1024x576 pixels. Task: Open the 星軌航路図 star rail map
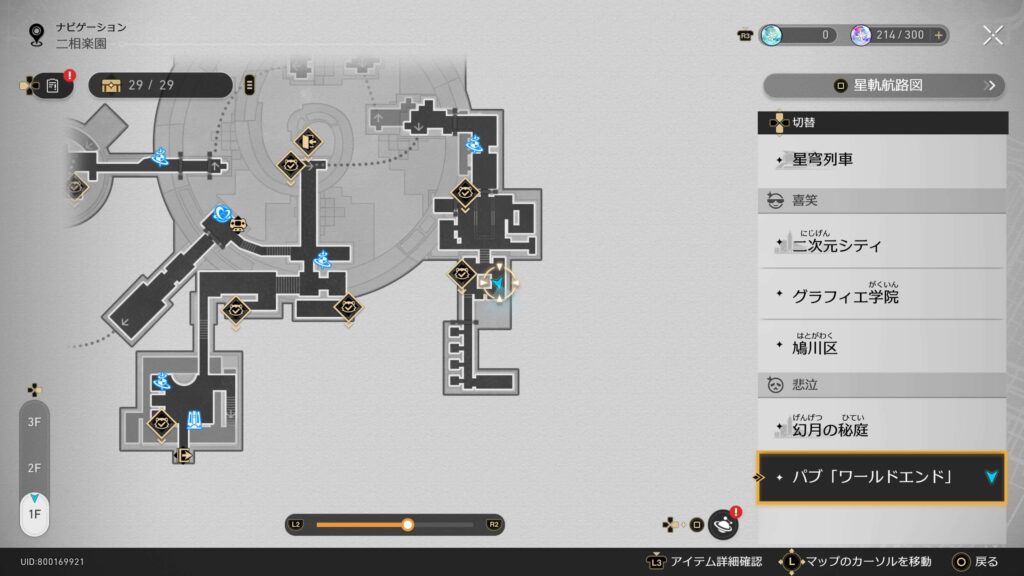tap(883, 86)
